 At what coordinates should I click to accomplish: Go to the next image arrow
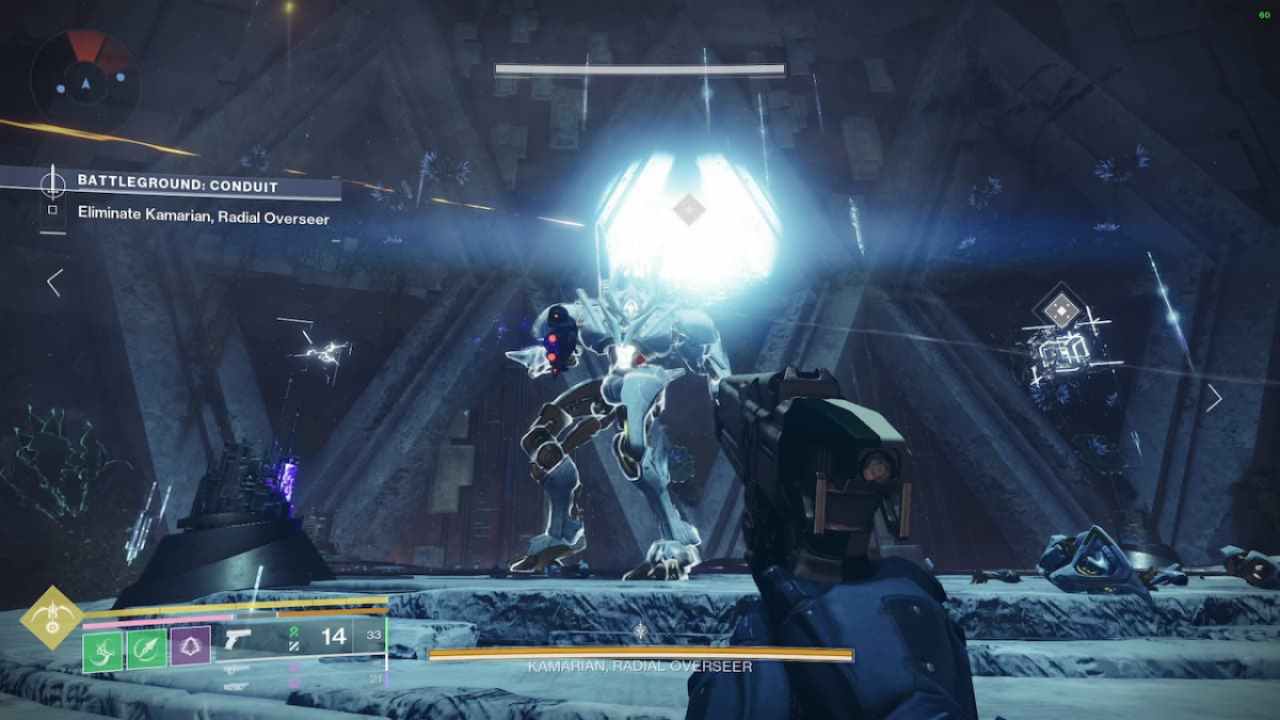tap(1214, 398)
